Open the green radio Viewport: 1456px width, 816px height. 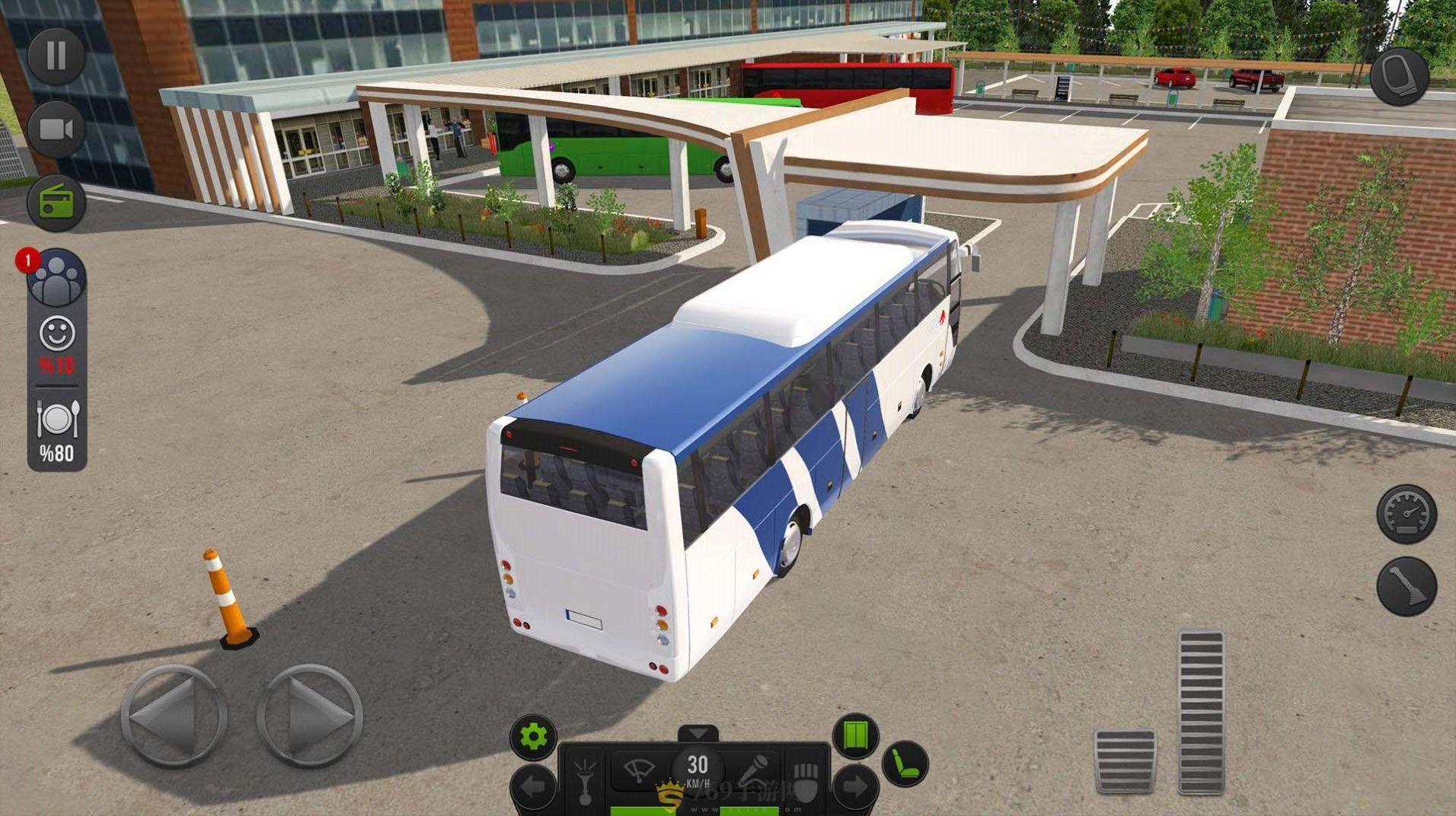(56, 202)
